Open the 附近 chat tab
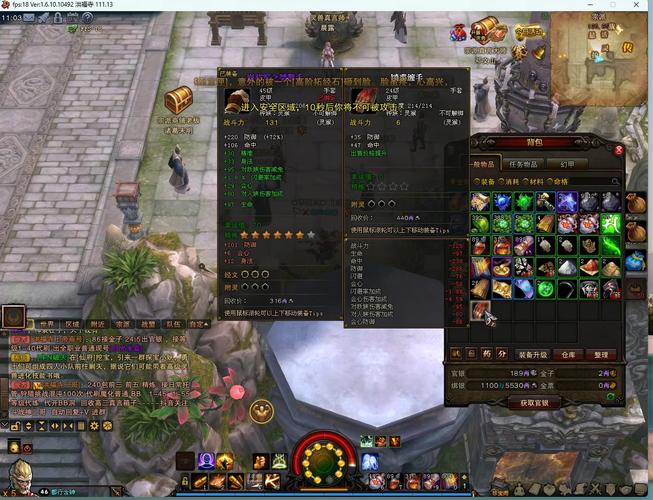This screenshot has height=500, width=653. click(98, 324)
